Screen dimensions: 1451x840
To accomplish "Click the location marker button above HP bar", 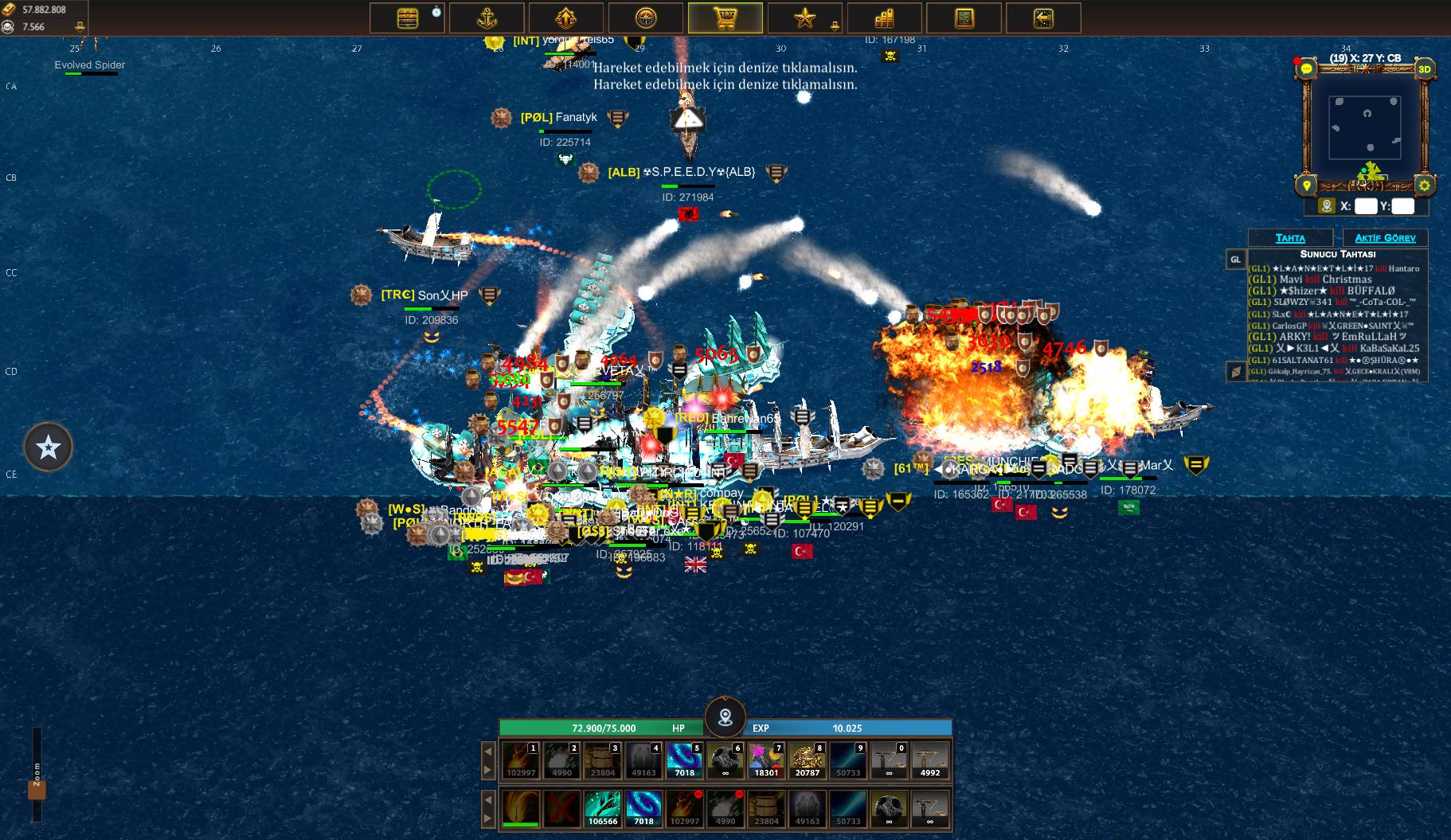I will click(x=725, y=717).
